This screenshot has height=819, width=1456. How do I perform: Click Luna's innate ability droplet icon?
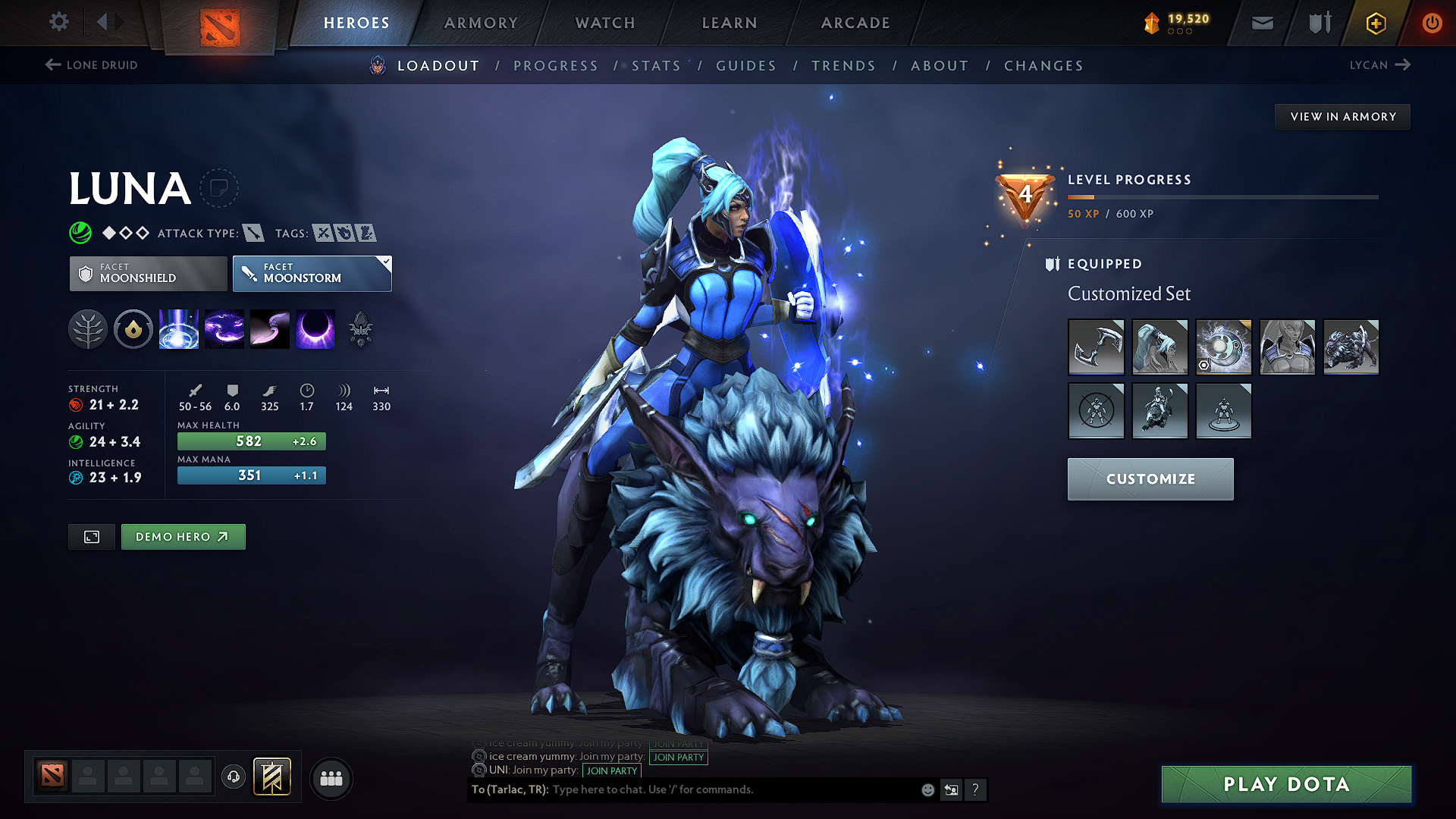click(x=133, y=329)
